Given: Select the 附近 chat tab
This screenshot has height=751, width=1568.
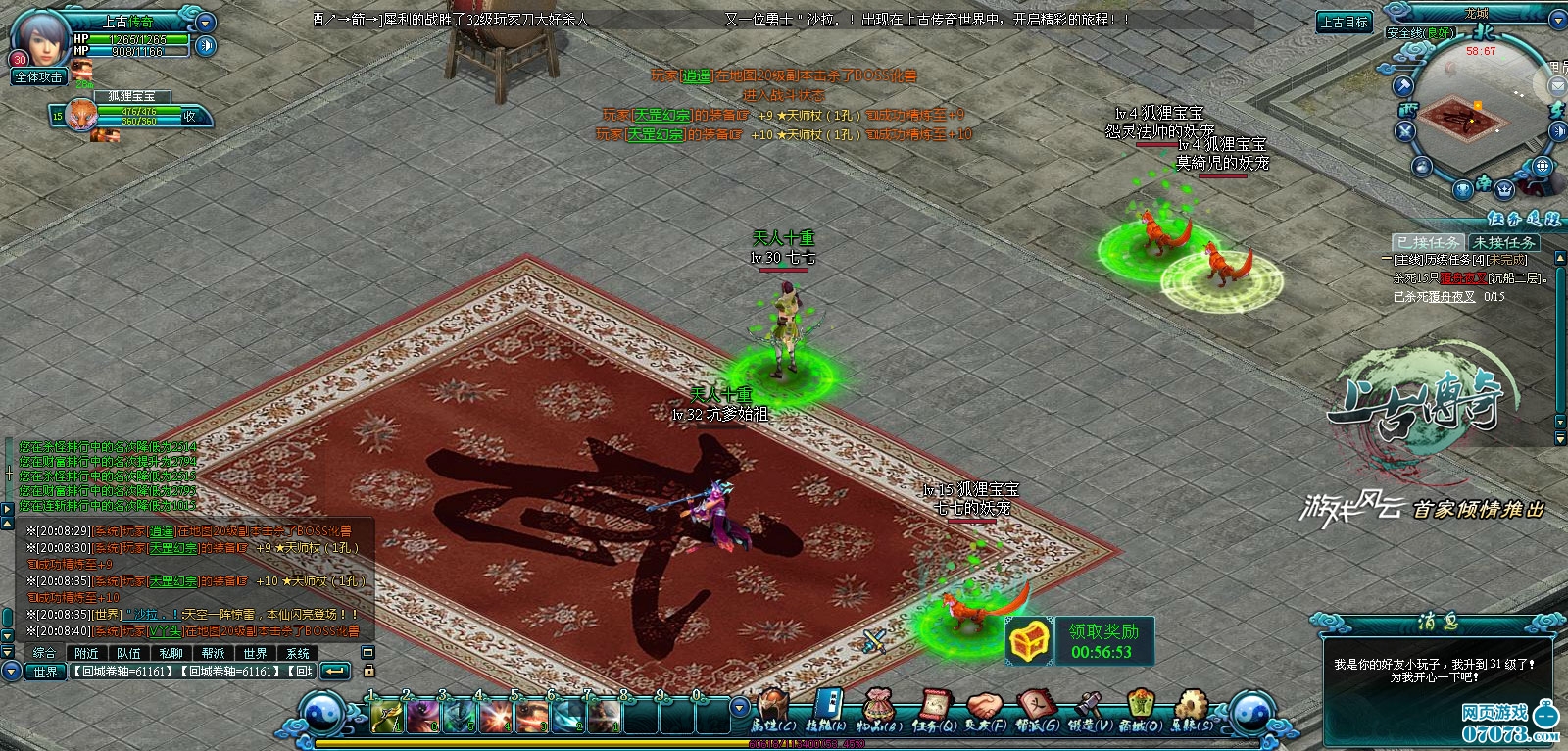Looking at the screenshot, I should click(x=86, y=653).
